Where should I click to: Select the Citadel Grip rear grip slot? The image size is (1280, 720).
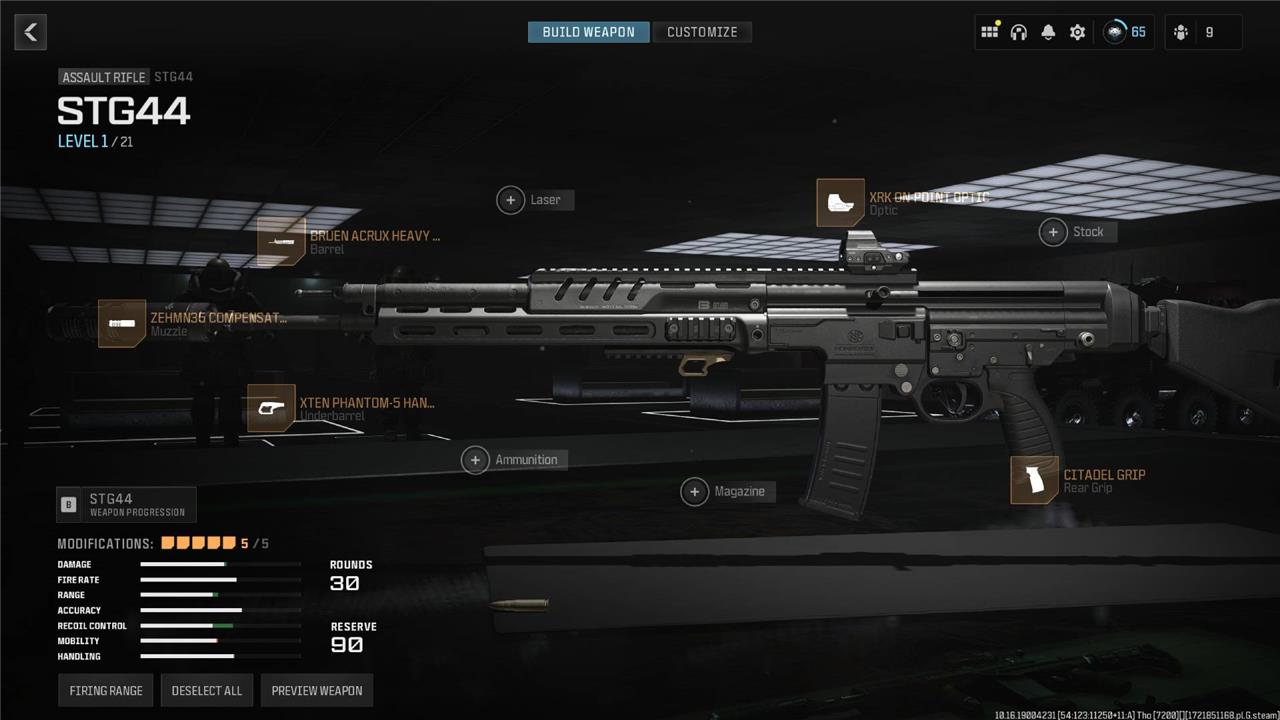coord(1034,480)
